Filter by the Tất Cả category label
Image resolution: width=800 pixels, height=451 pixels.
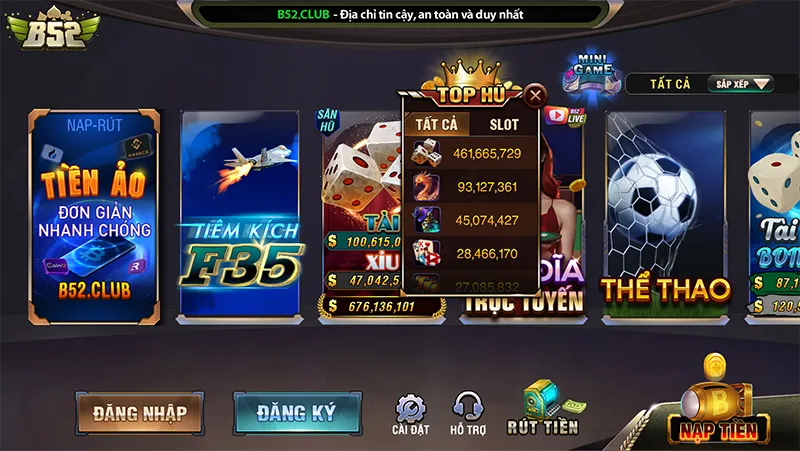(x=670, y=84)
